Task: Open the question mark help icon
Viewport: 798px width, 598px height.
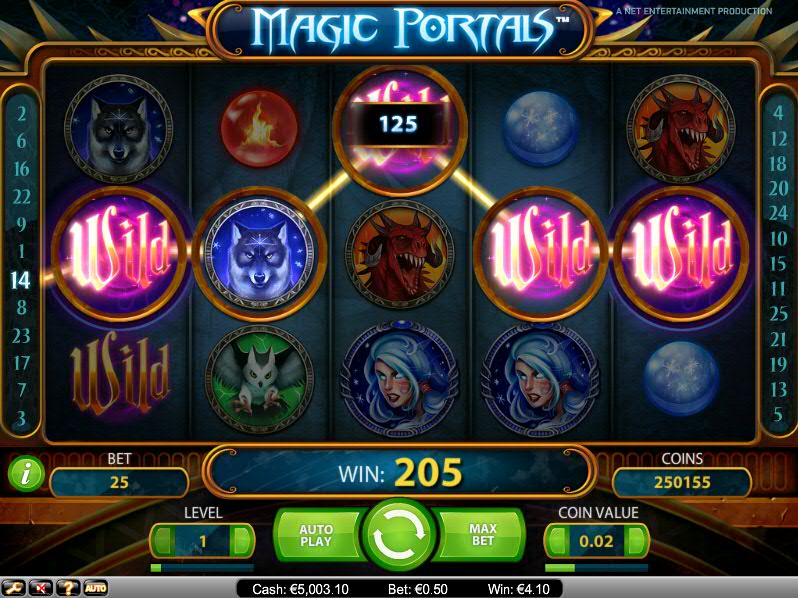Action: [x=68, y=588]
